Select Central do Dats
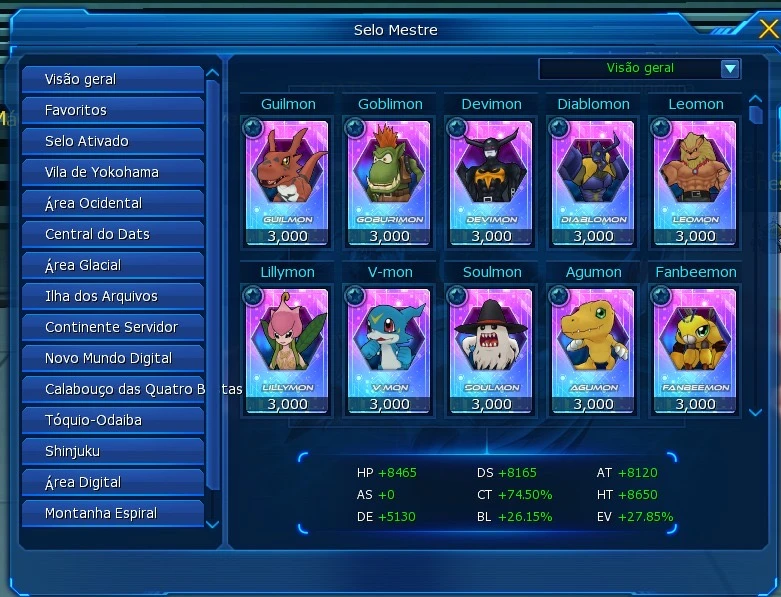The width and height of the screenshot is (781, 597). [112, 234]
